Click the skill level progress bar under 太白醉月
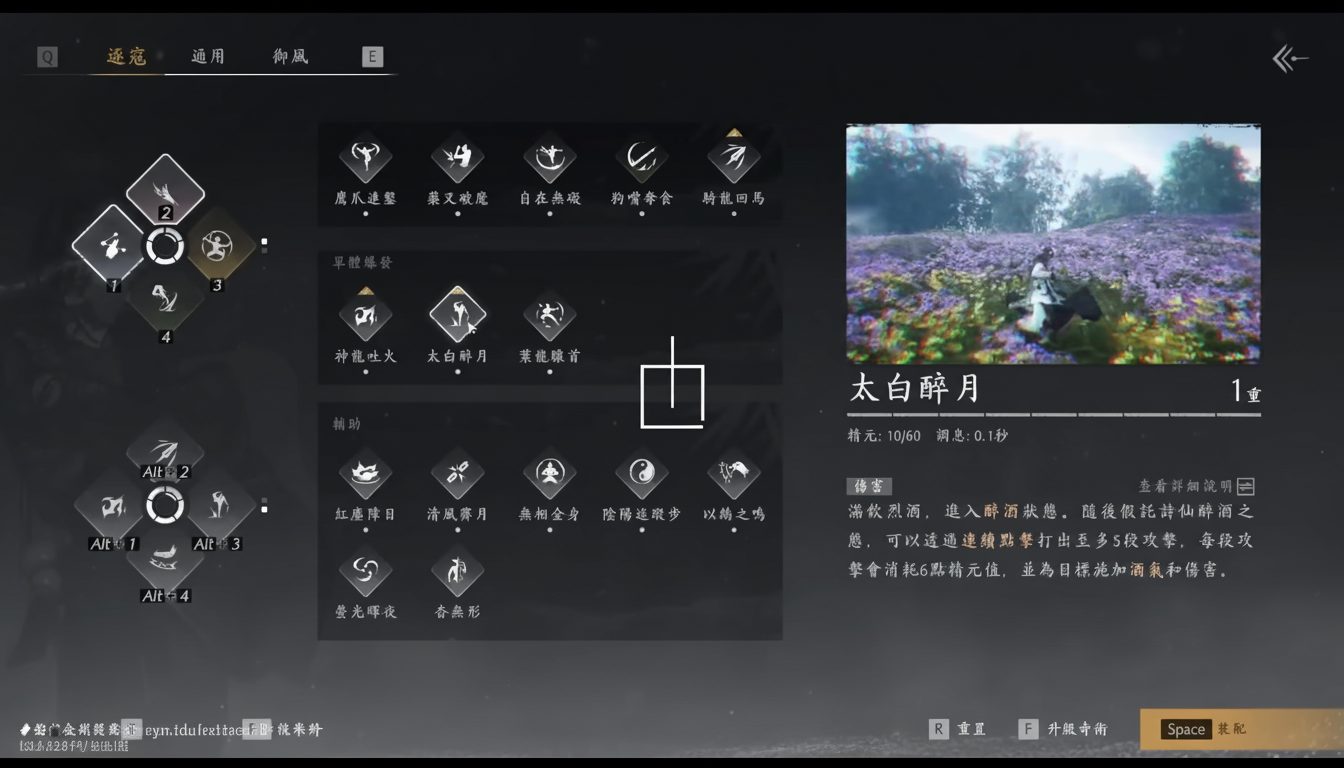The image size is (1344, 768). coord(1054,413)
